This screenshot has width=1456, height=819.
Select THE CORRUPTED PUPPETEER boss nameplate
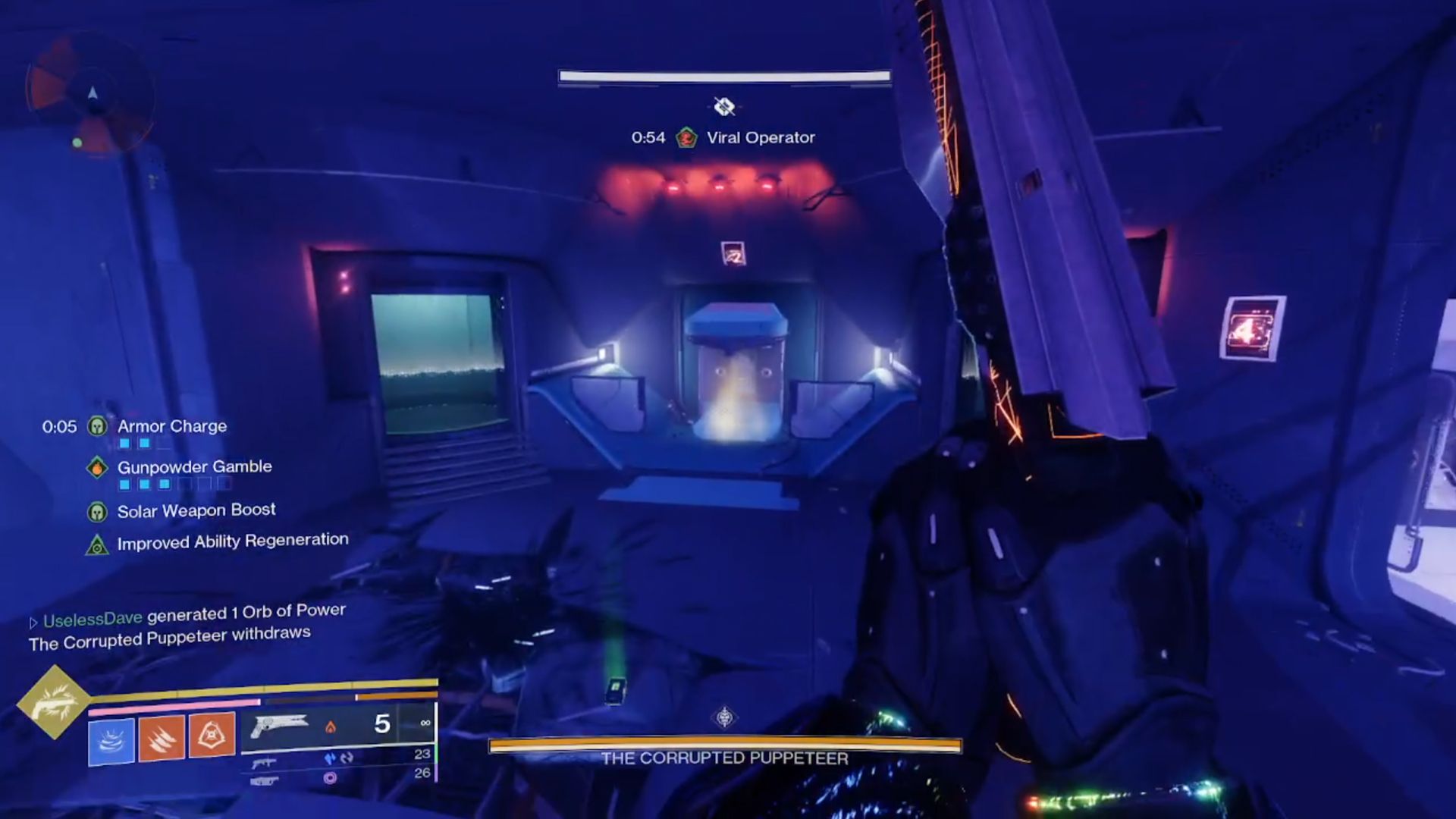[724, 756]
